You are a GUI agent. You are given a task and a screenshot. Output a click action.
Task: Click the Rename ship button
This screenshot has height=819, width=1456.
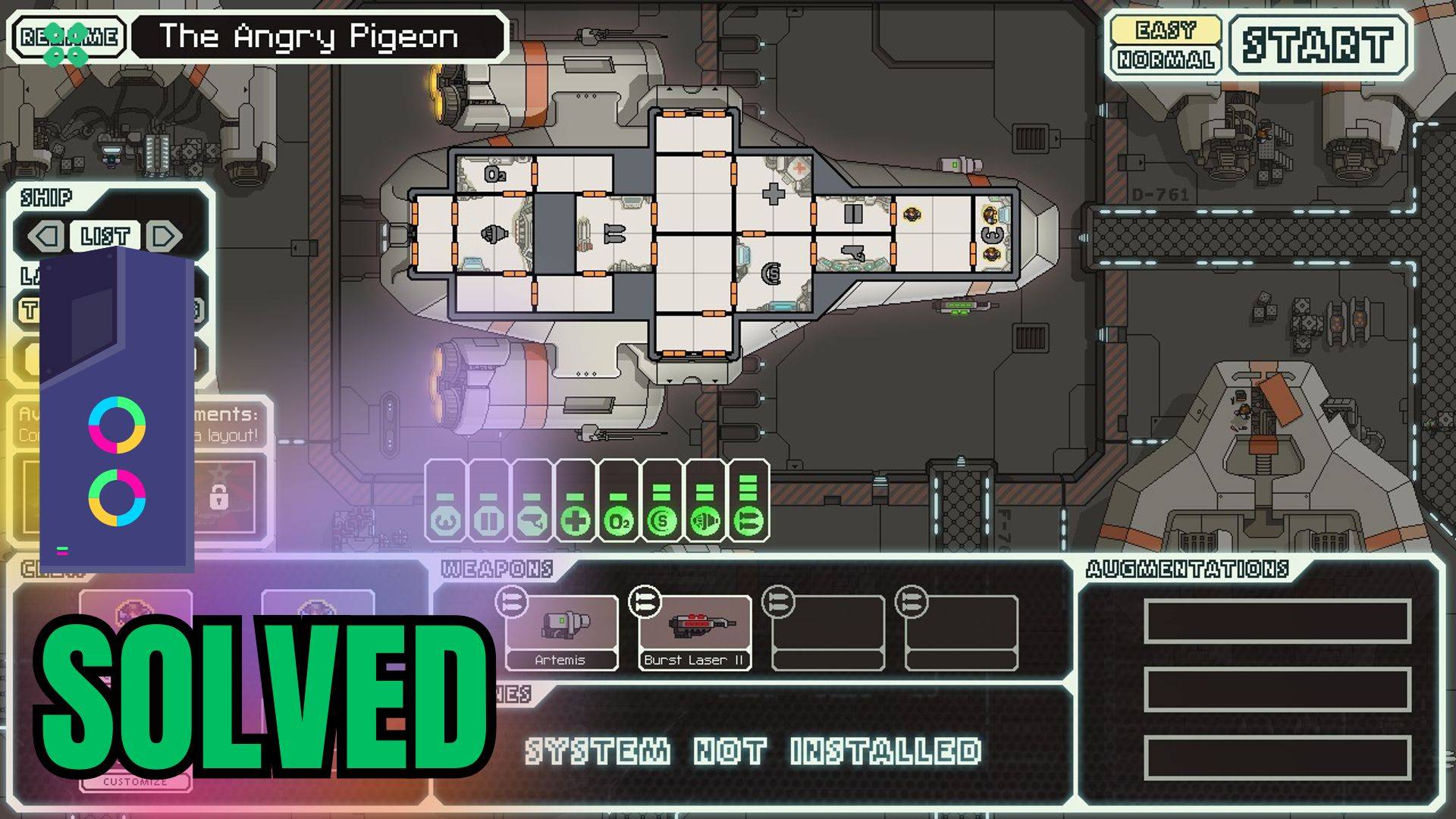[x=70, y=36]
